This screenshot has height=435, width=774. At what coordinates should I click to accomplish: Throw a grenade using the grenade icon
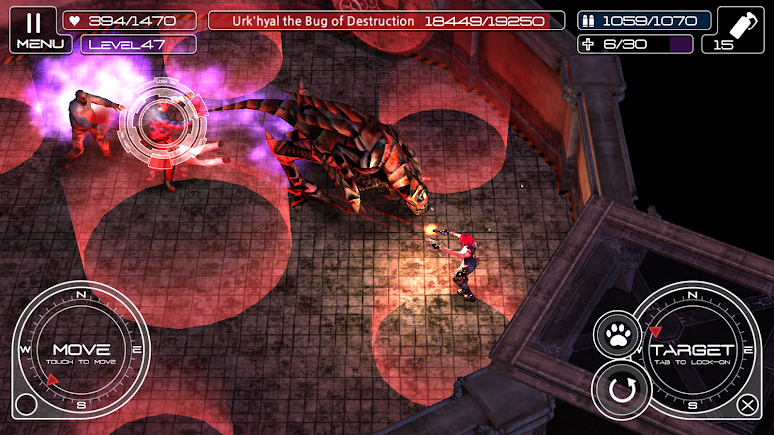[740, 29]
